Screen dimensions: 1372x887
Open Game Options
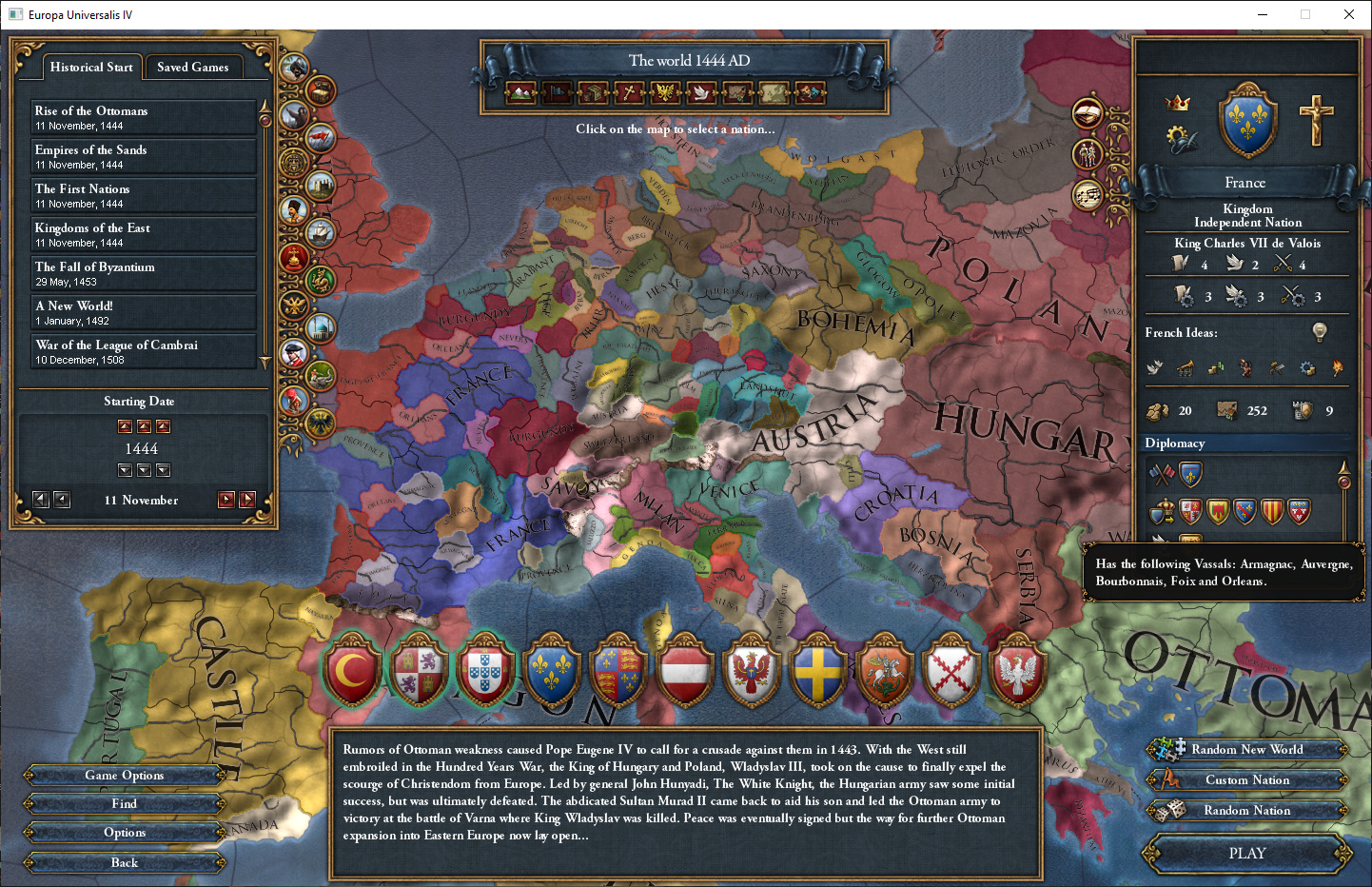click(125, 776)
